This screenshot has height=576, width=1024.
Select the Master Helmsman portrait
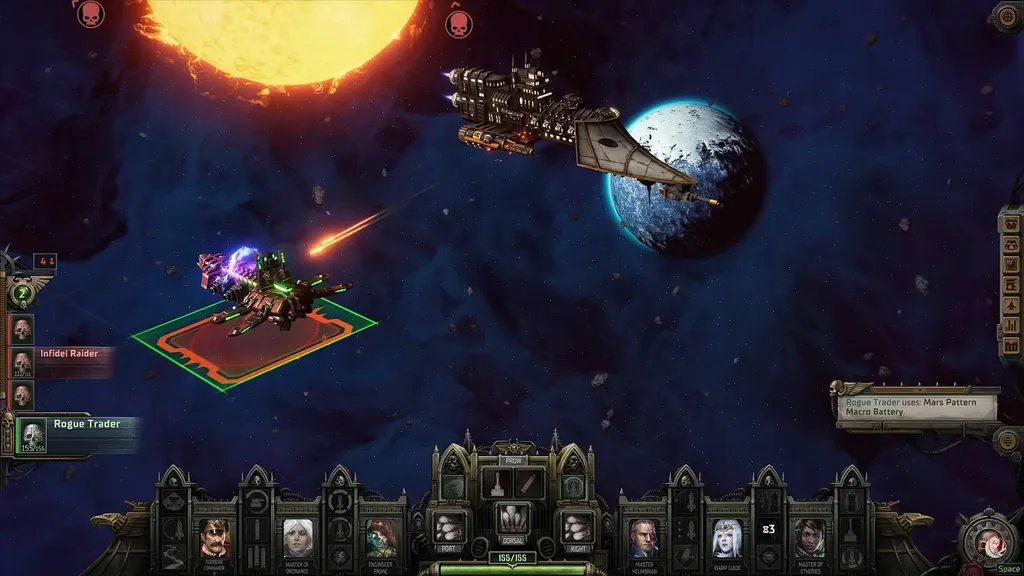click(x=644, y=538)
